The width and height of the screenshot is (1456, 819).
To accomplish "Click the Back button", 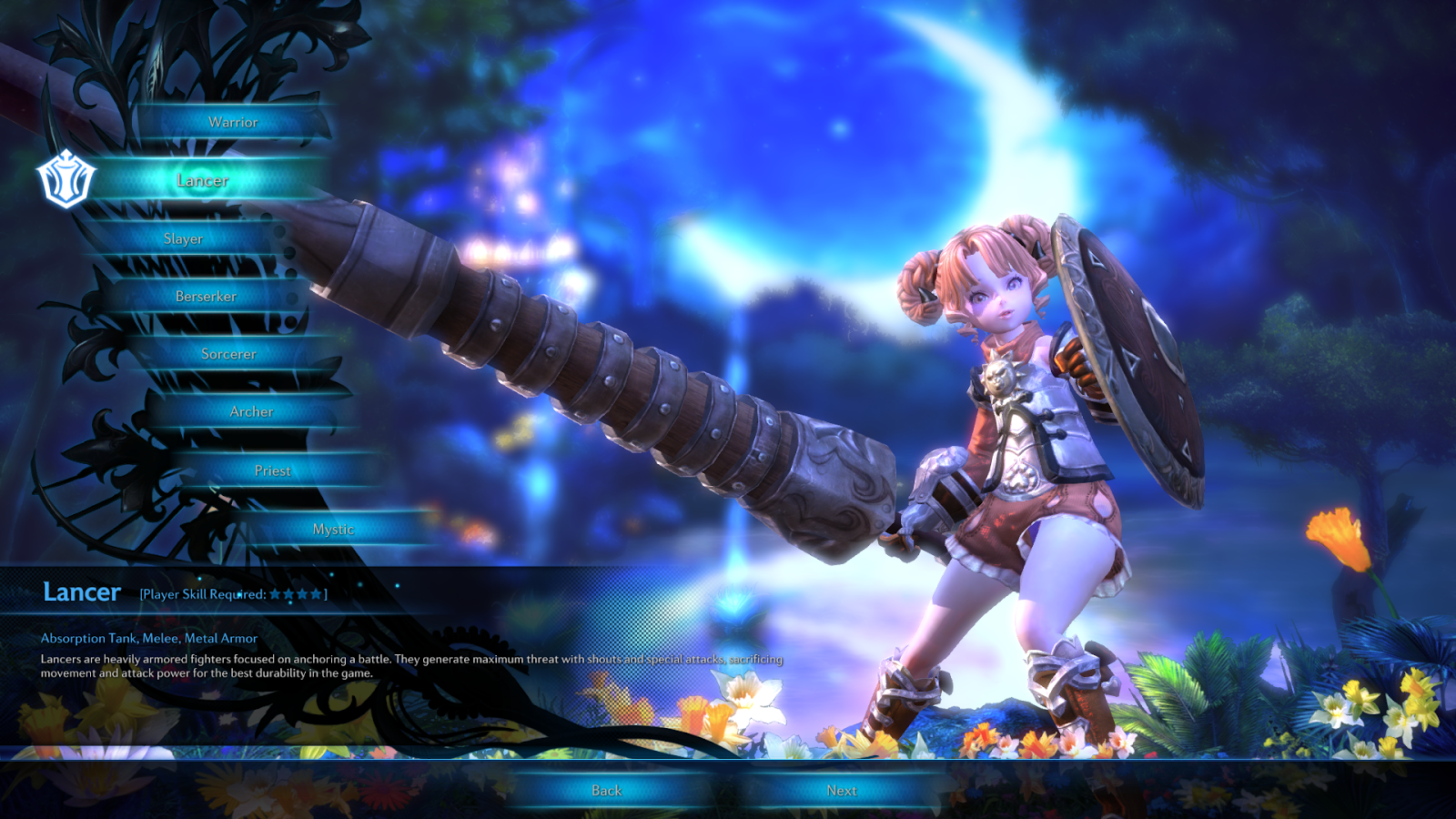I will click(605, 790).
